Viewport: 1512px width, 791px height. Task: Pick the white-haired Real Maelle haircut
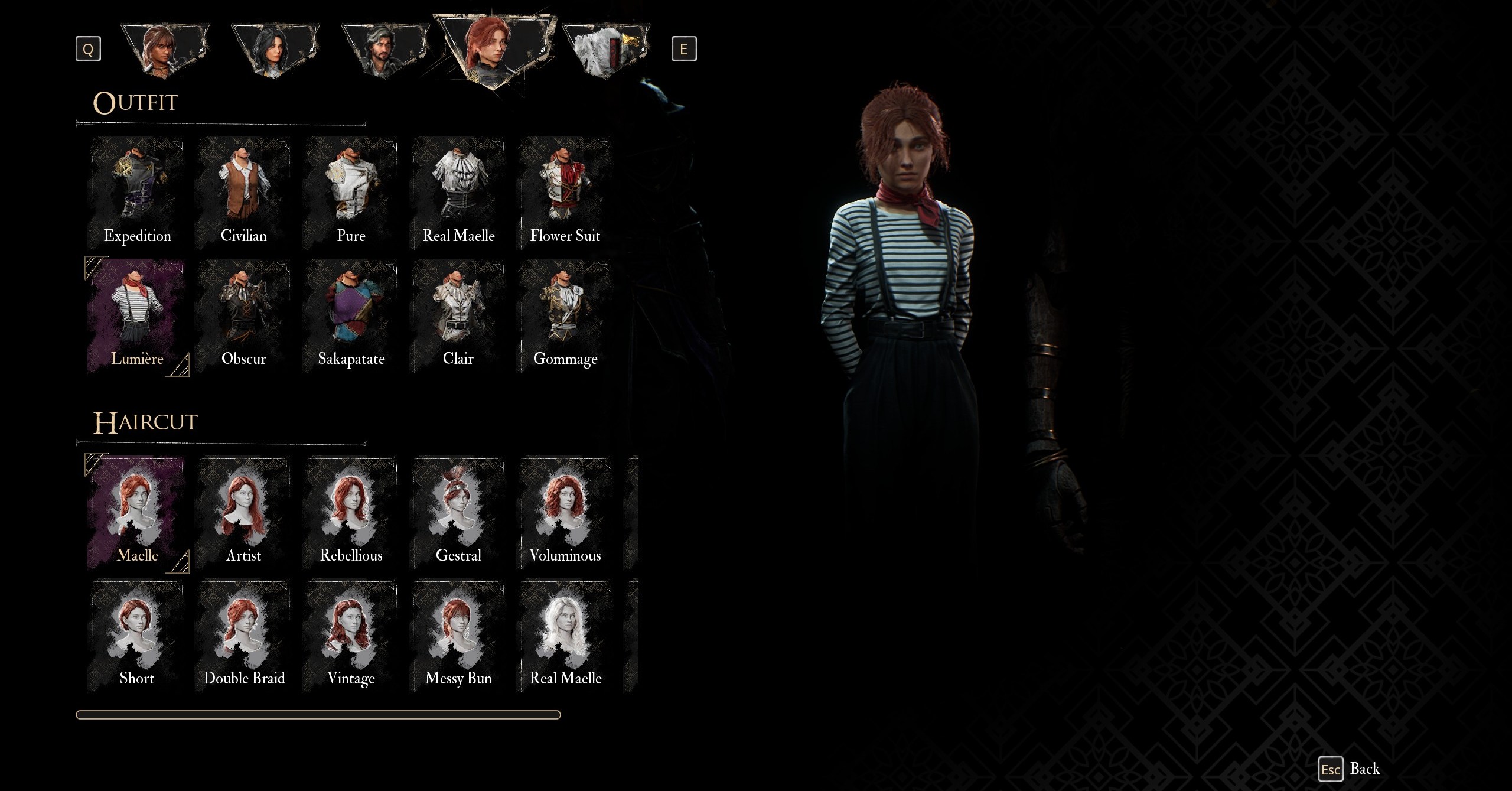point(565,636)
